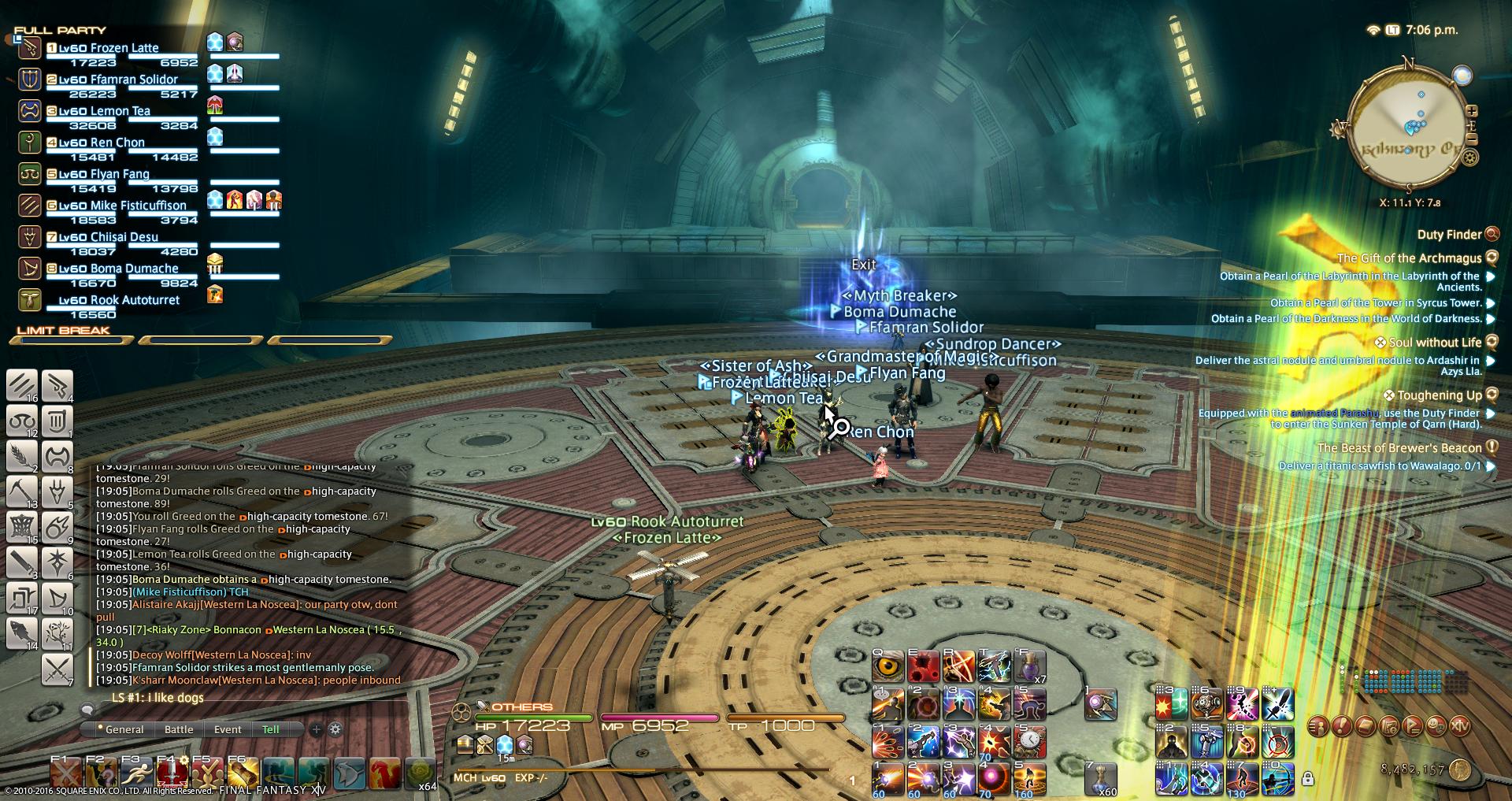The height and width of the screenshot is (801, 1512).
Task: Target party member Ren Chon in list
Action: (117, 143)
